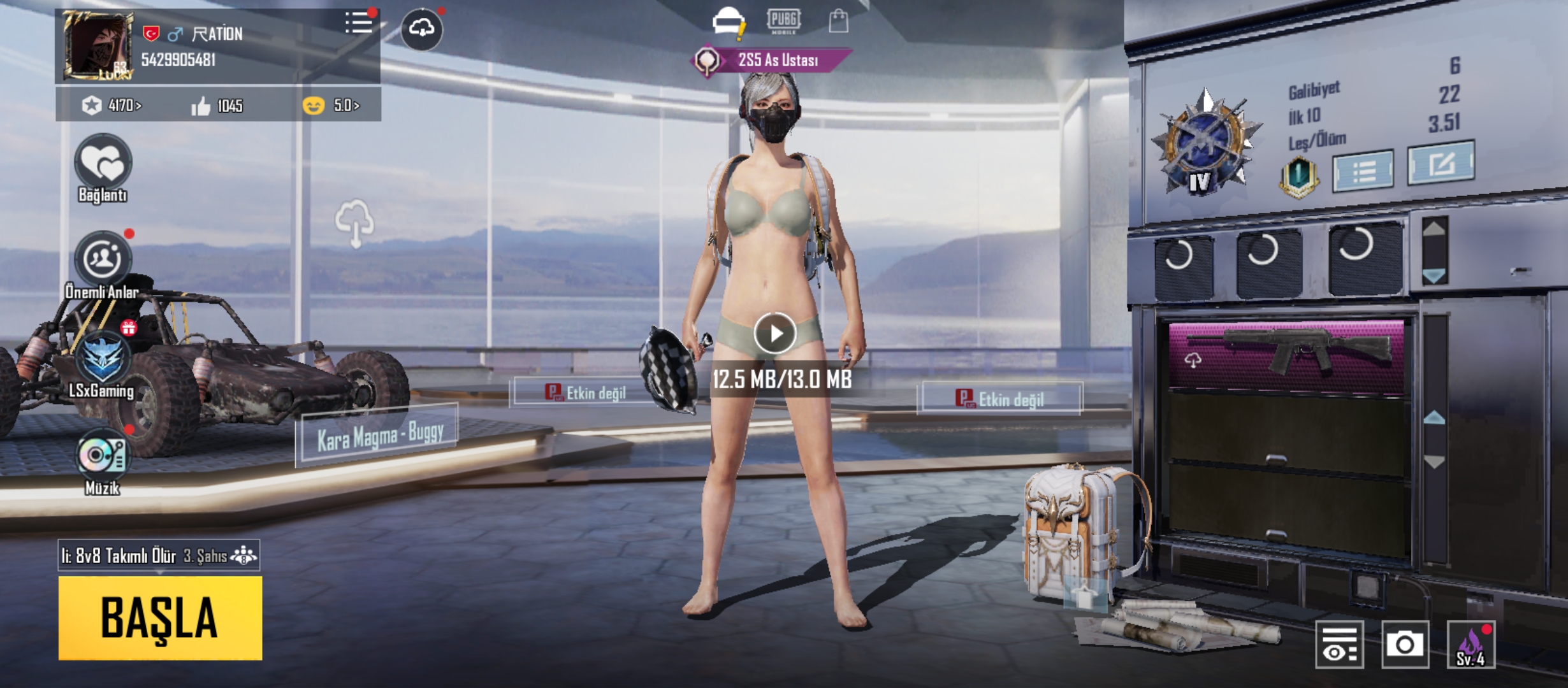This screenshot has width=1568, height=688.
Task: Click the edit button on rank panel
Action: point(1441,164)
